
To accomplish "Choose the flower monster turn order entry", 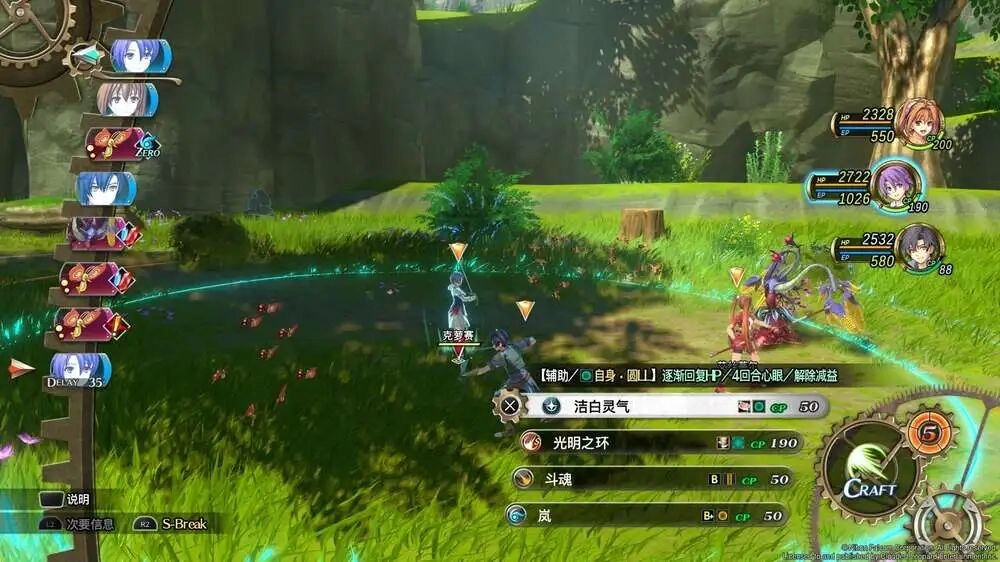I will point(98,233).
